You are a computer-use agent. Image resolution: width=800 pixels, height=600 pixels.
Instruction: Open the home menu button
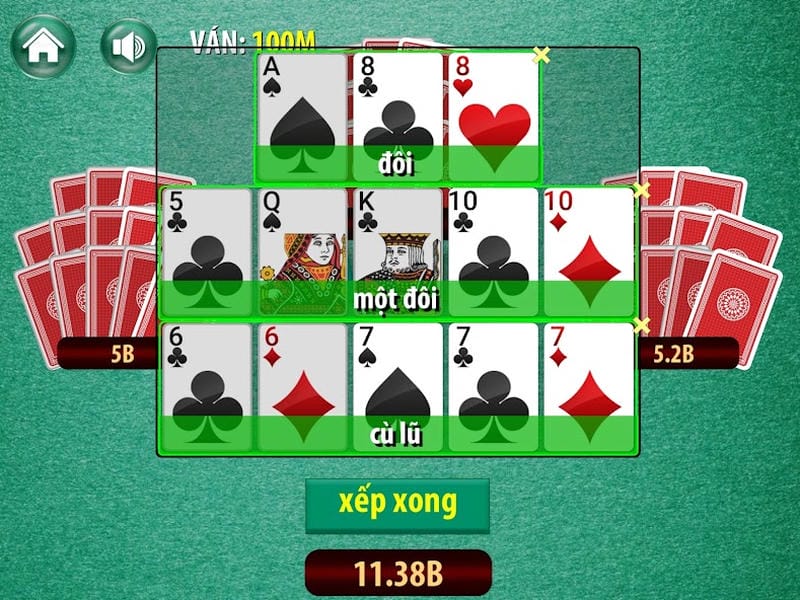click(42, 47)
